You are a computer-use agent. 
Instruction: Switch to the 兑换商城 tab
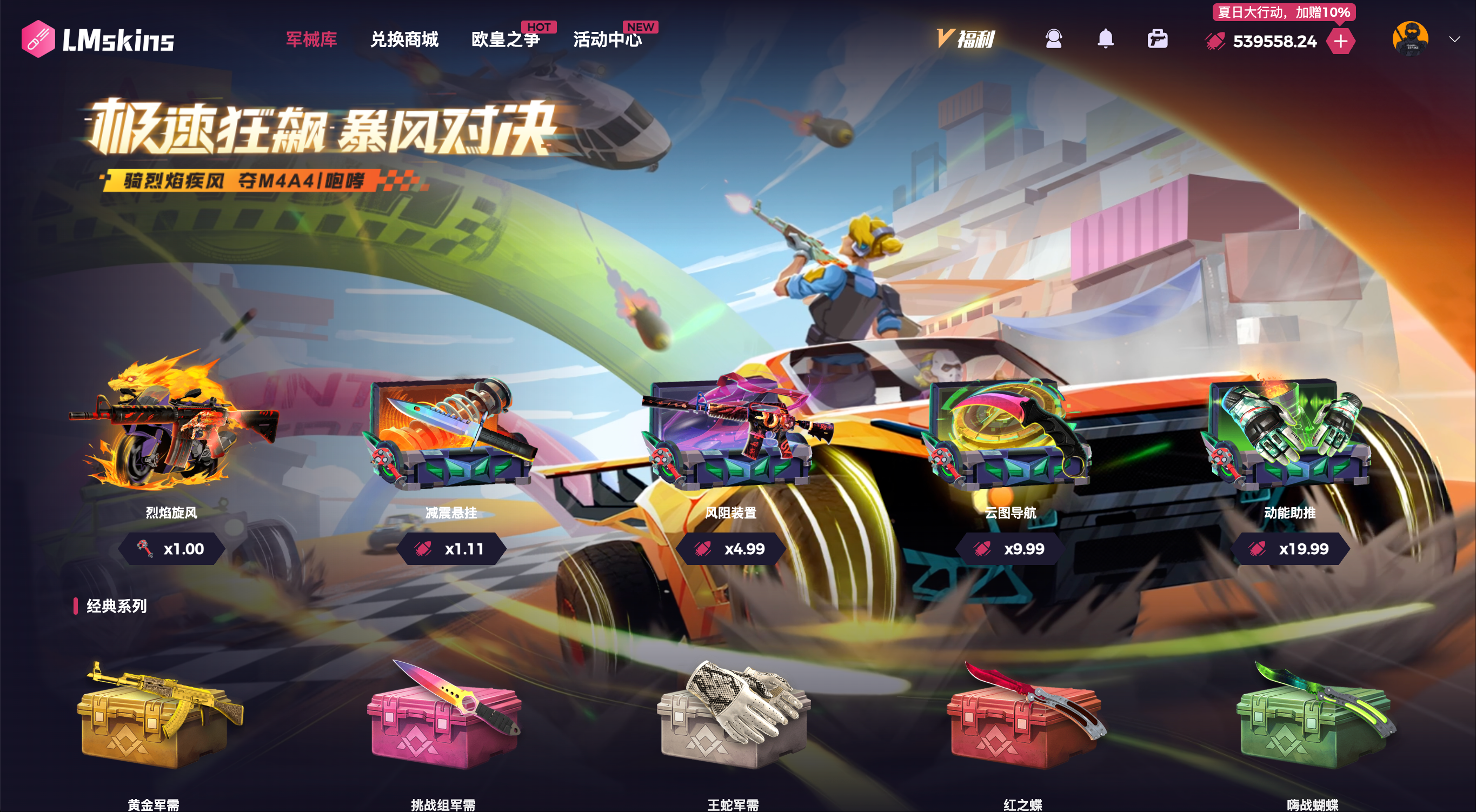click(404, 39)
